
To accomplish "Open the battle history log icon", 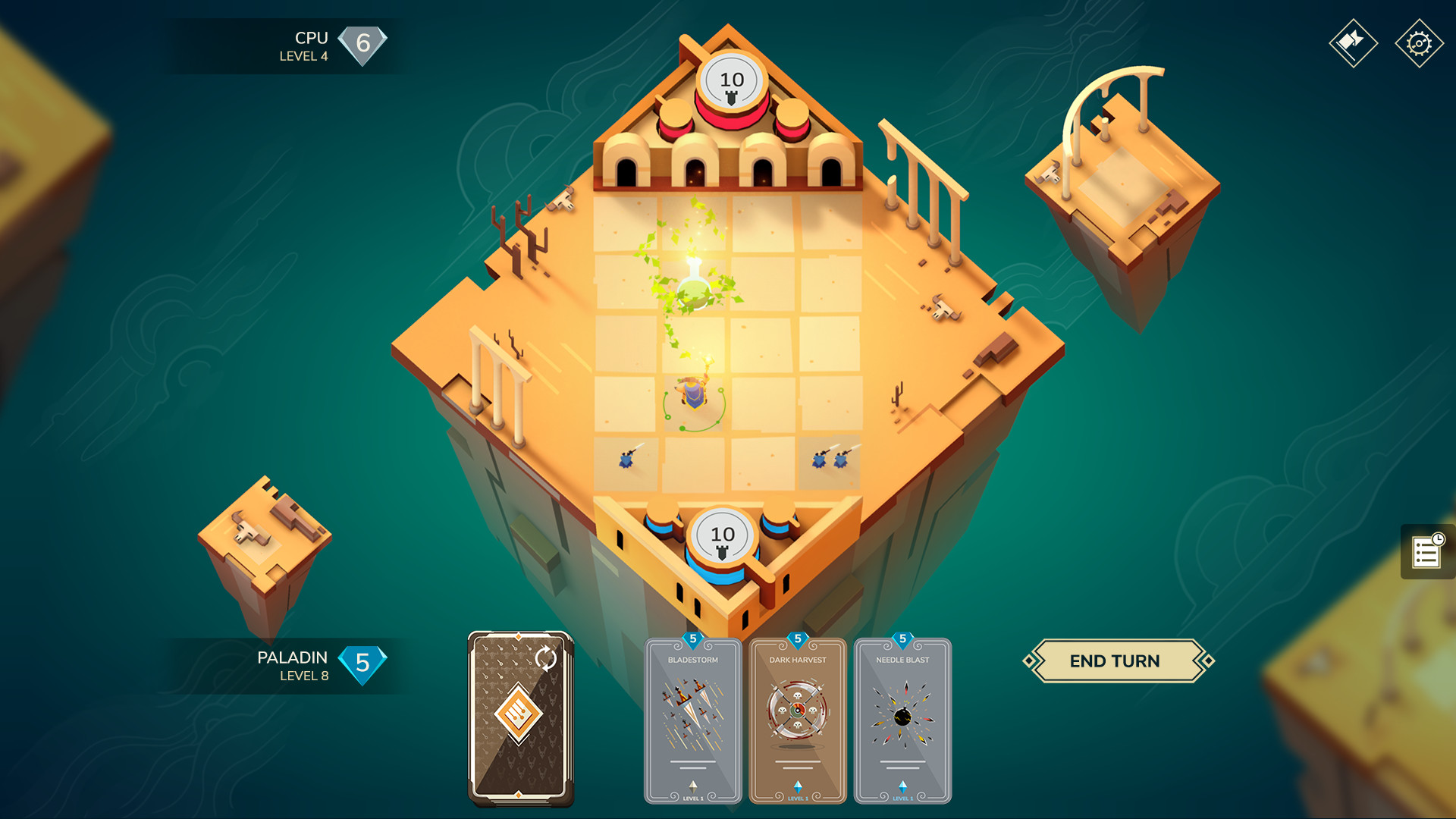I will pos(1429,553).
